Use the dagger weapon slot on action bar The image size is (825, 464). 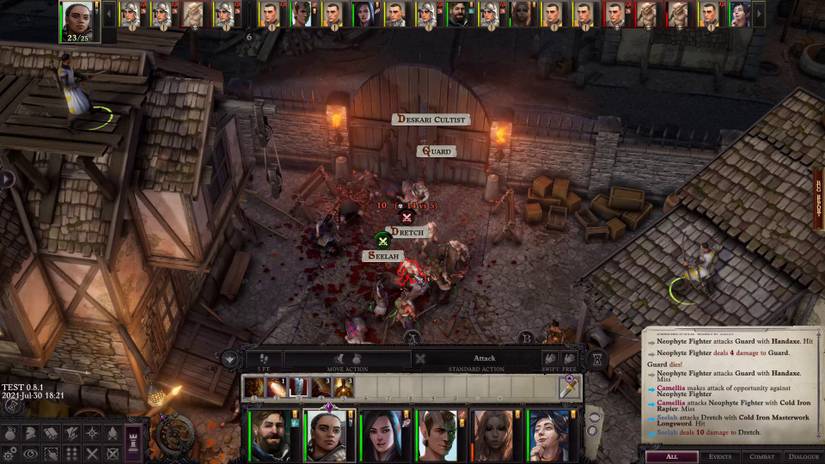pos(567,386)
